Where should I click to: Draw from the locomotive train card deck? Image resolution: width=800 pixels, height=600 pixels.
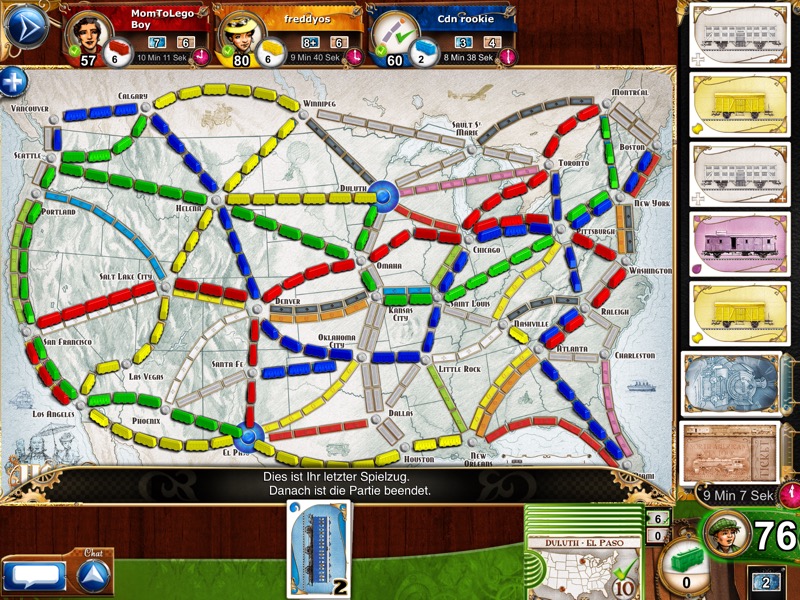(730, 382)
